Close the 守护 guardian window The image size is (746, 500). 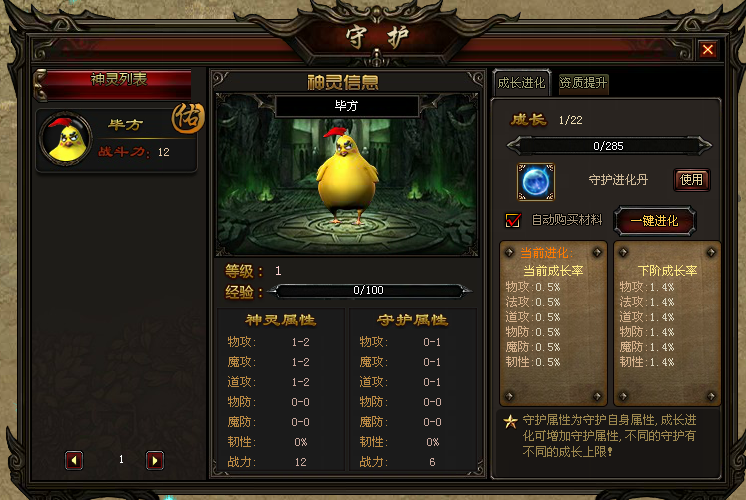707,49
